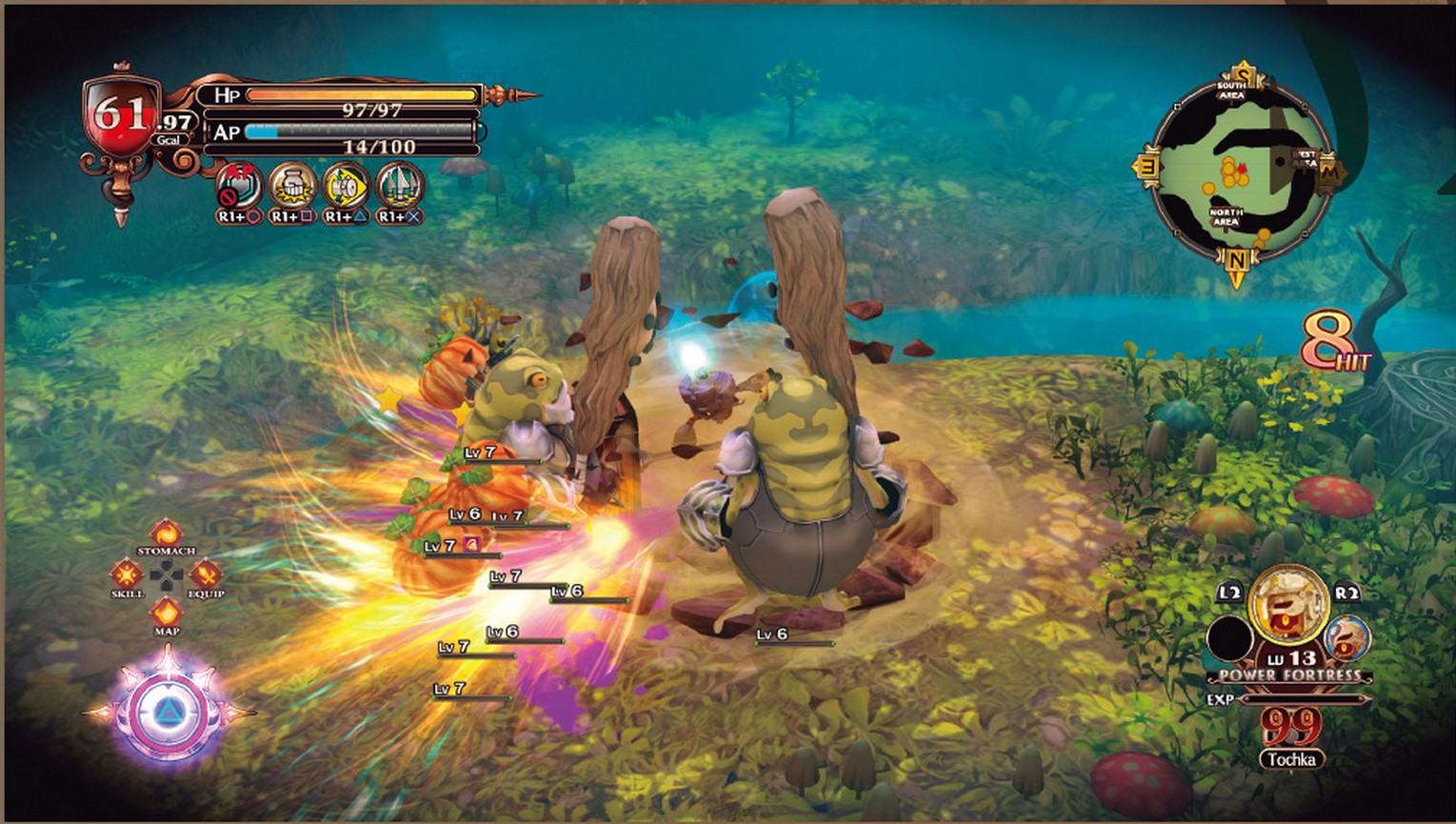Use the punching fist skill
Screen dimensions: 1456x824
click(x=292, y=185)
